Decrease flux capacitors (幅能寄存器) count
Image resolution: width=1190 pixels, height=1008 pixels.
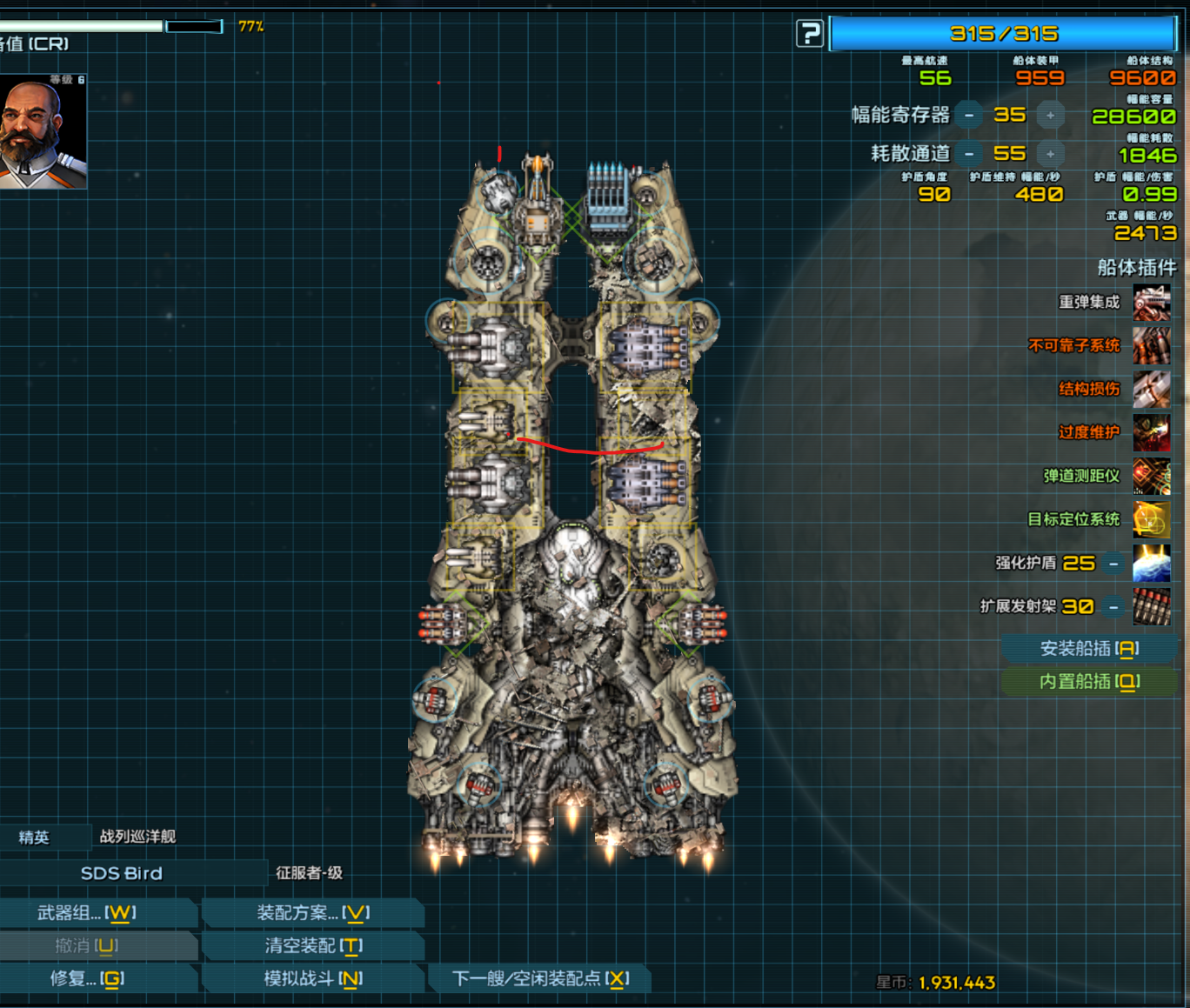[x=969, y=115]
